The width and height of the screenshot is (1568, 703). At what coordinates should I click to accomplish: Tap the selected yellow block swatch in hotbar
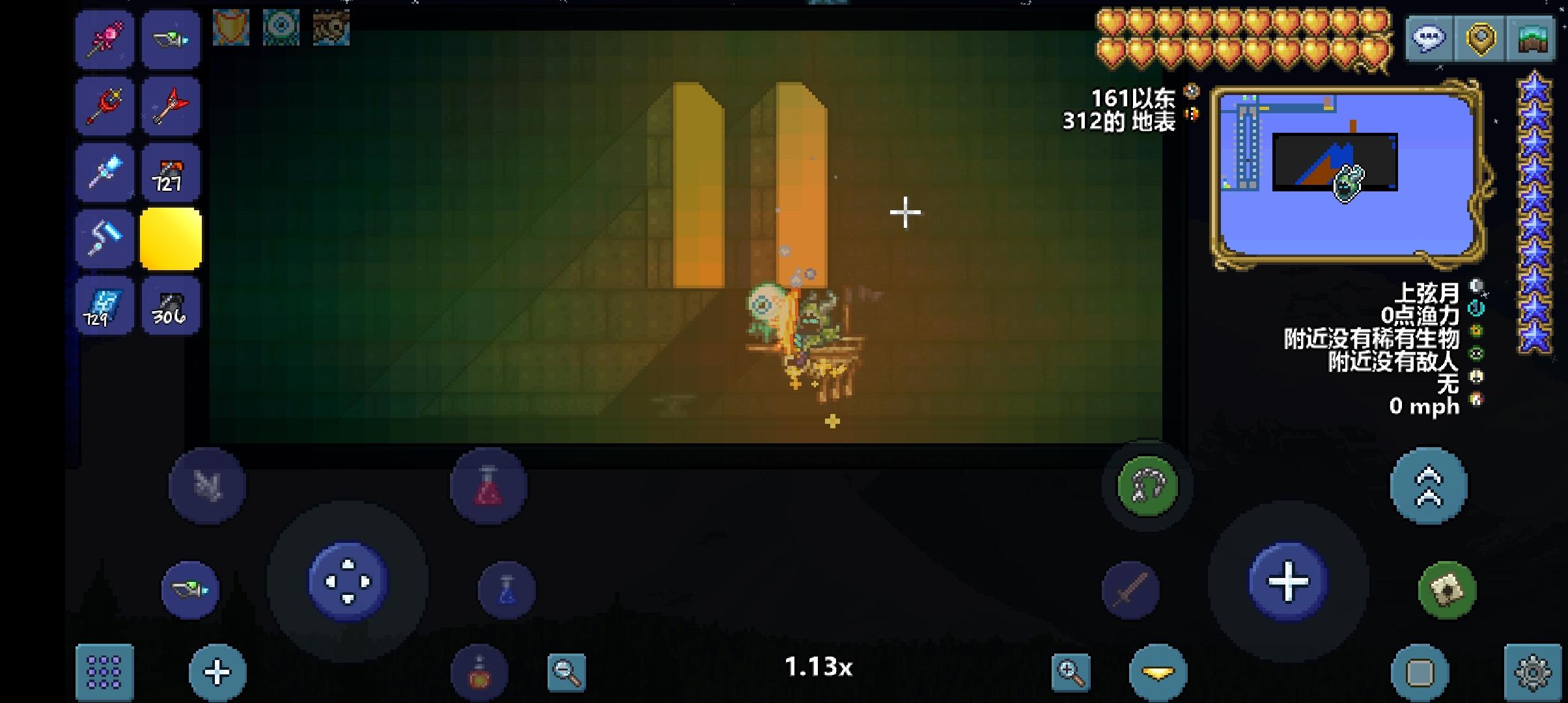[171, 239]
